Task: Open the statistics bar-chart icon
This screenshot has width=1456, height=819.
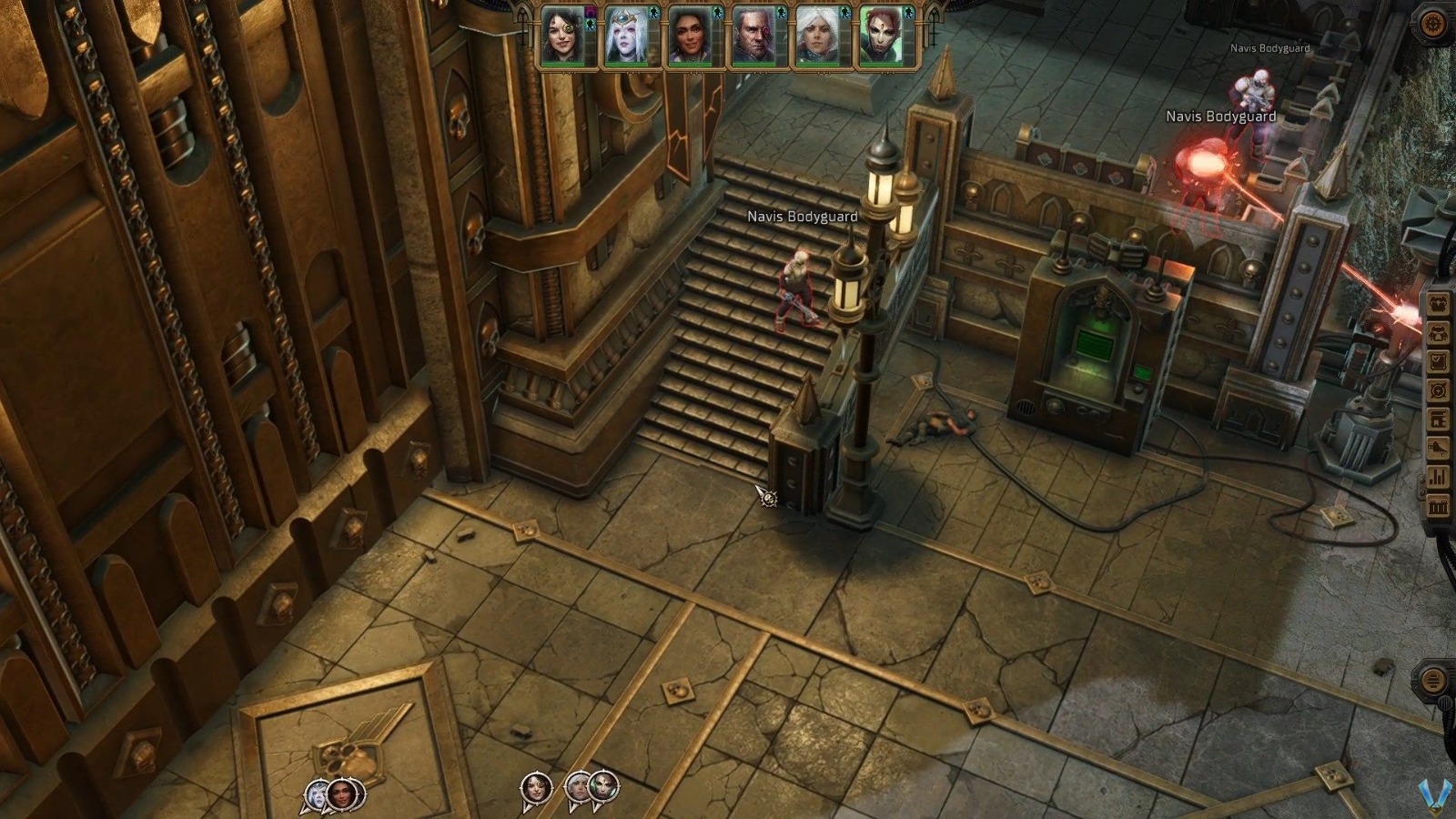Action: tap(1438, 474)
